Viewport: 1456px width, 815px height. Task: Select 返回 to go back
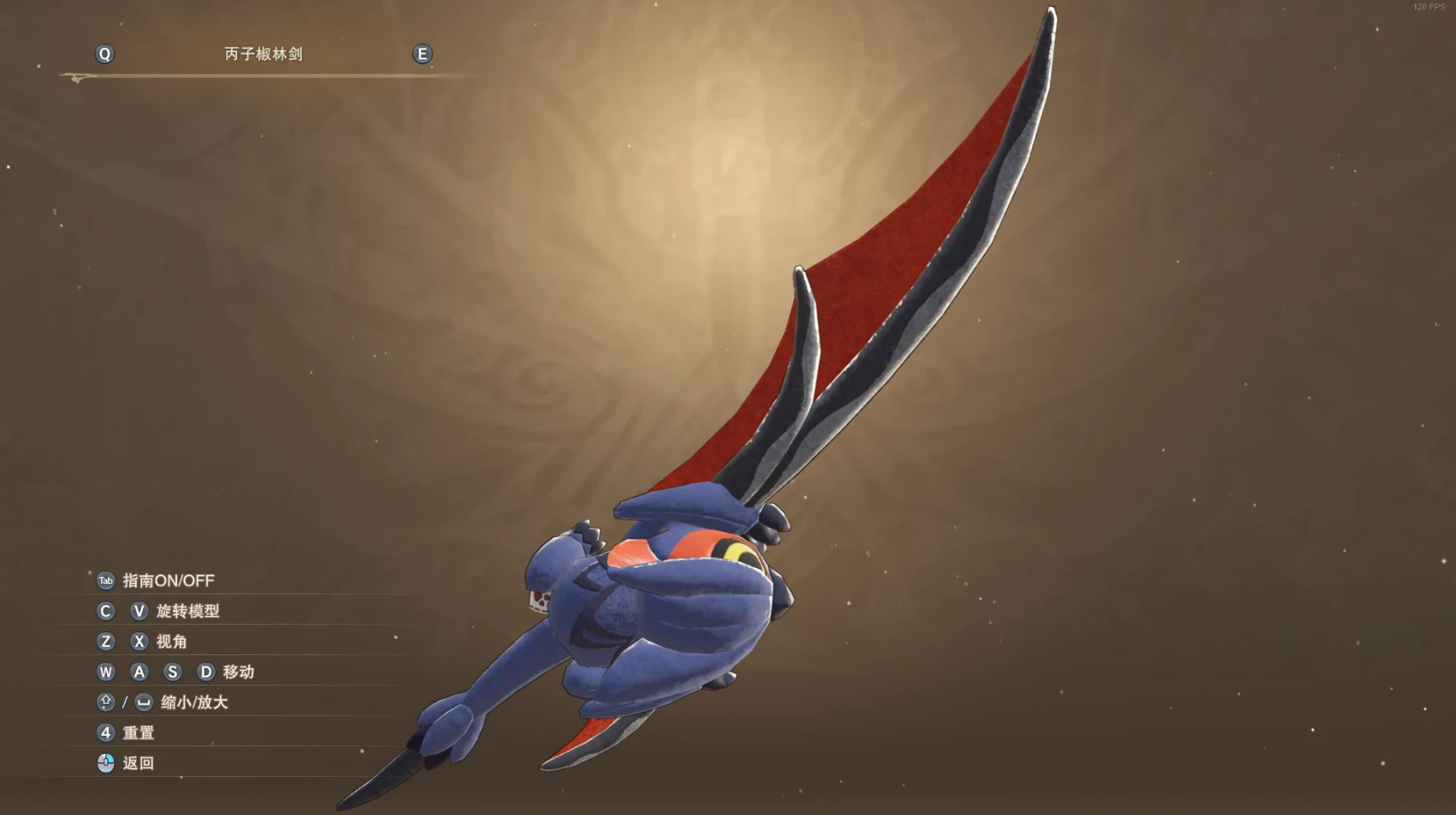tap(139, 763)
